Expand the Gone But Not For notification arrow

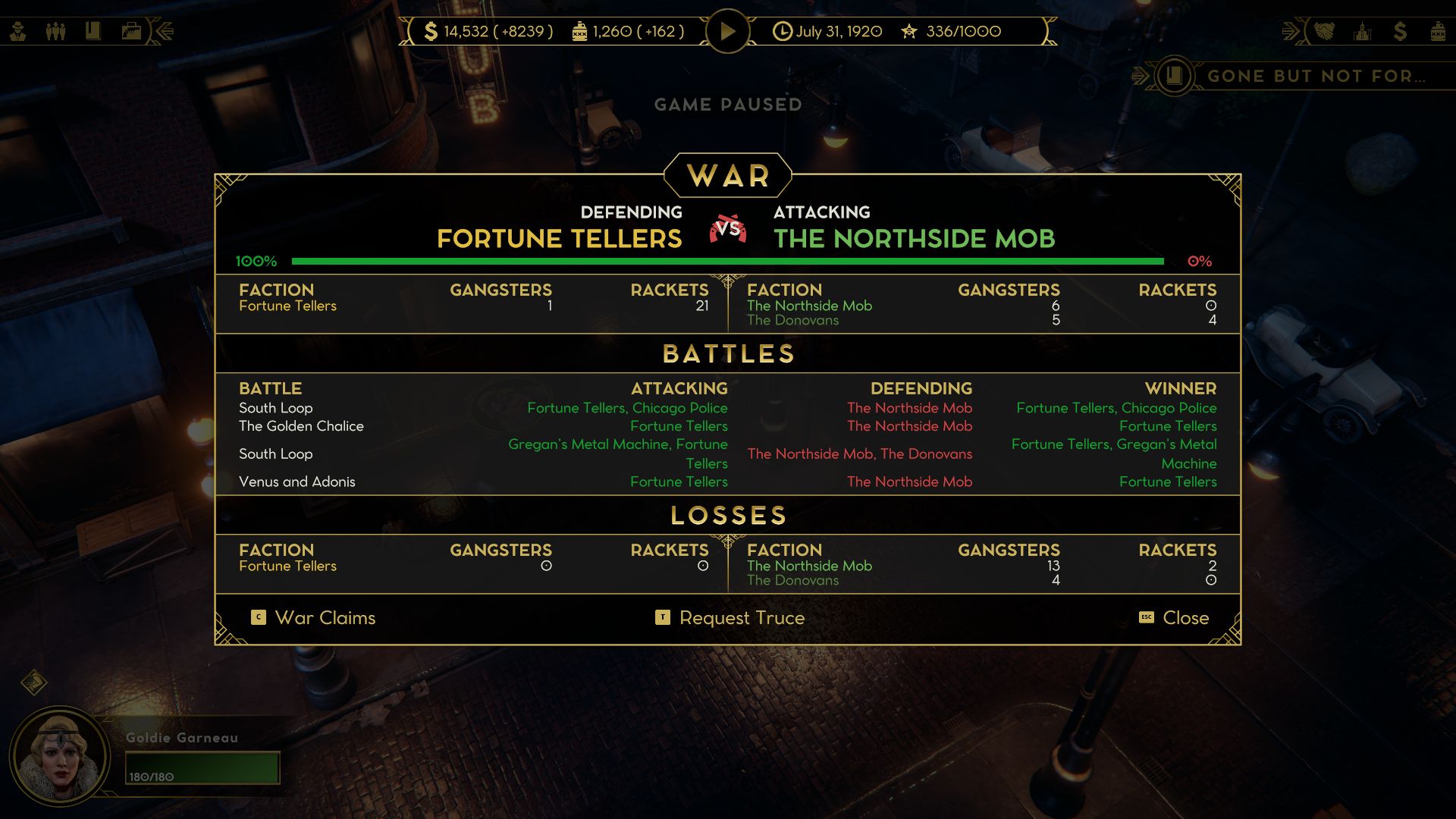(x=1138, y=76)
